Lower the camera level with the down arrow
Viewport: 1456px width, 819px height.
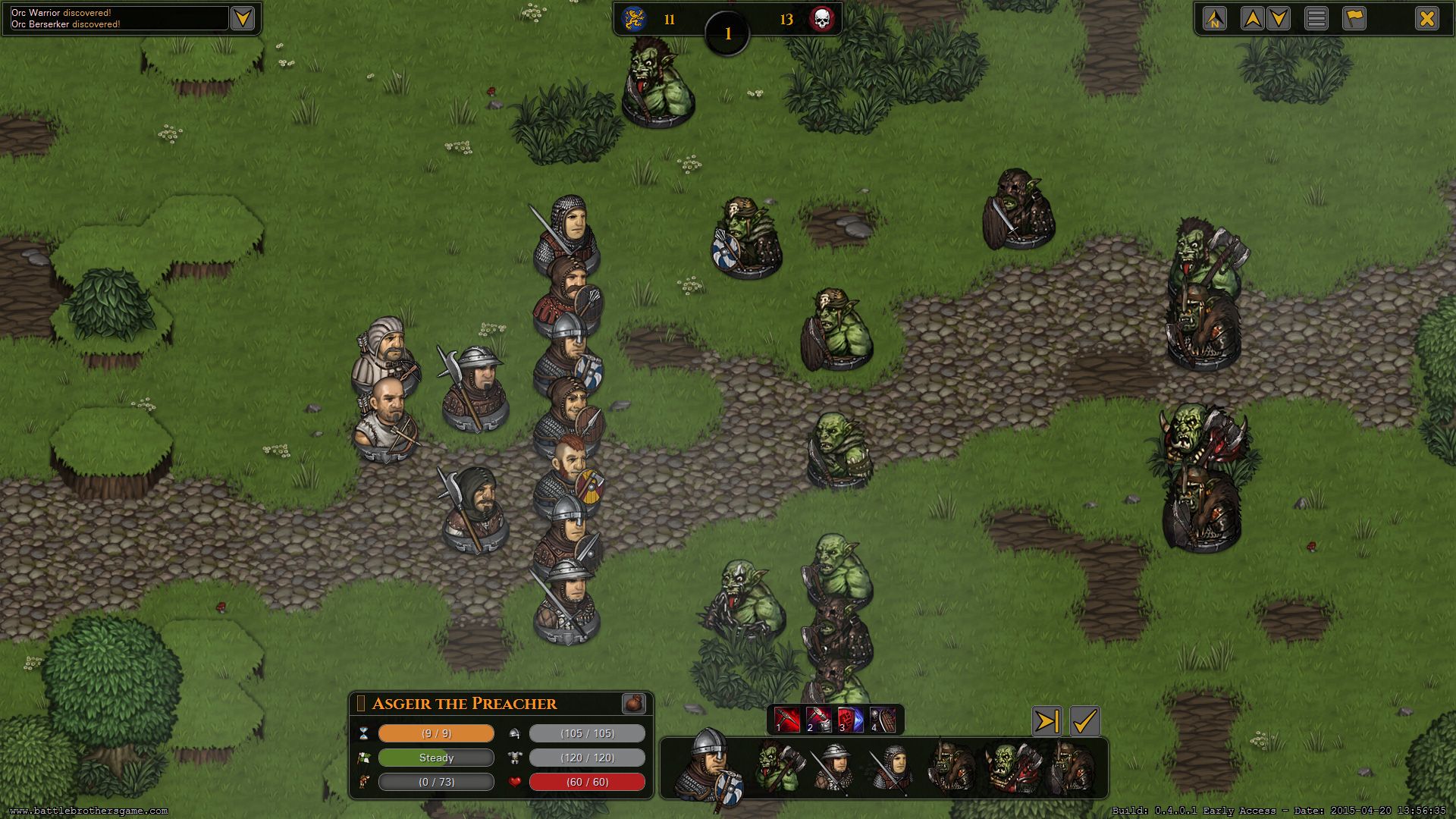tap(1279, 18)
